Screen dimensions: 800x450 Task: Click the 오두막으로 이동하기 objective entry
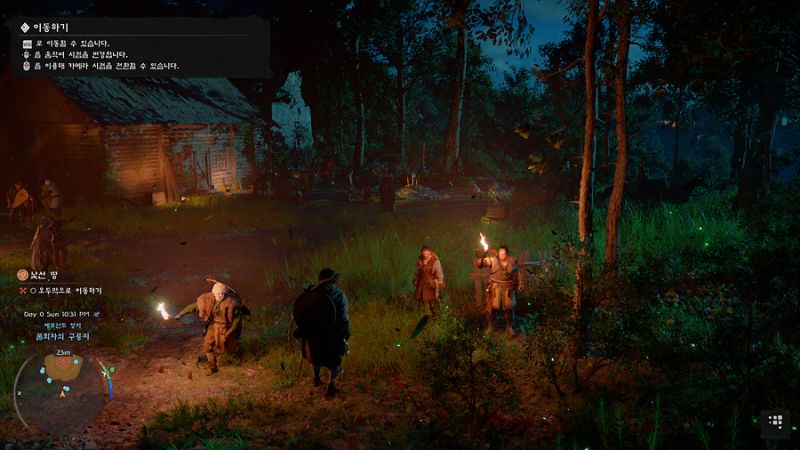click(x=69, y=291)
